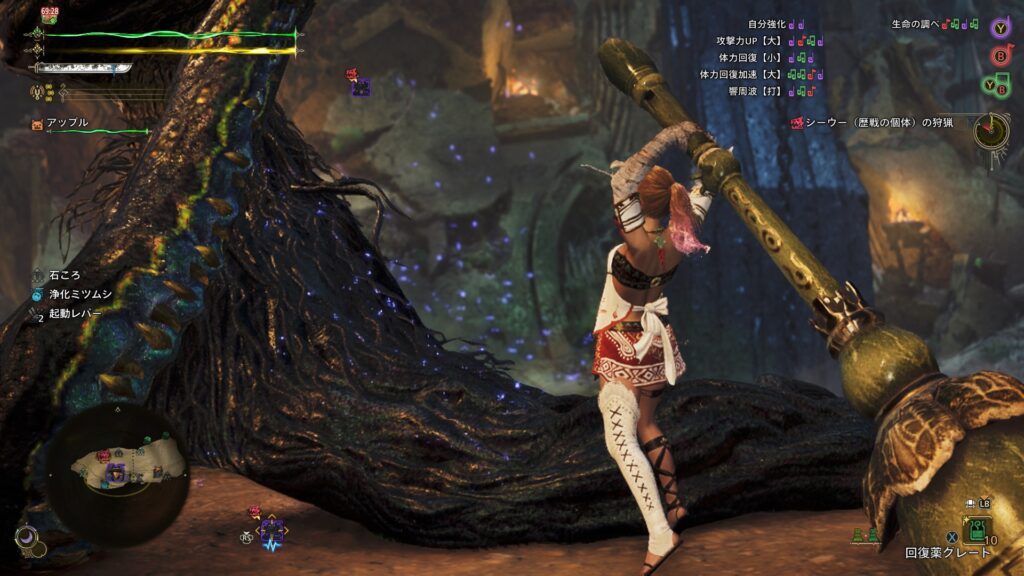Select 石ころ slinger ammo

click(63, 275)
